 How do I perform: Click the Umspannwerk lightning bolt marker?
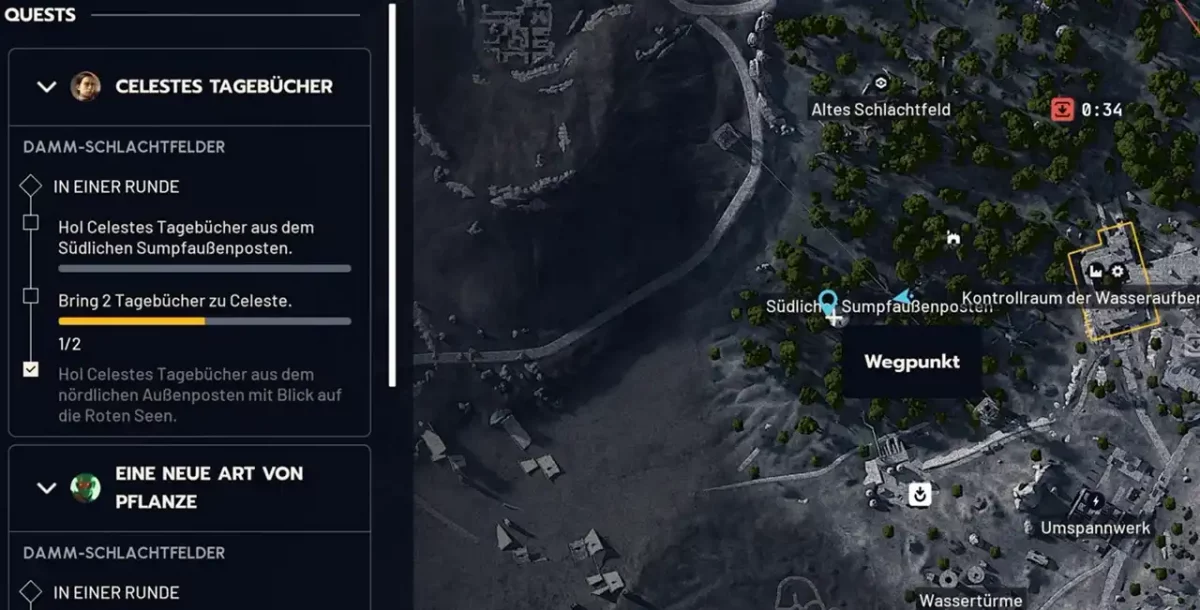pos(1095,501)
